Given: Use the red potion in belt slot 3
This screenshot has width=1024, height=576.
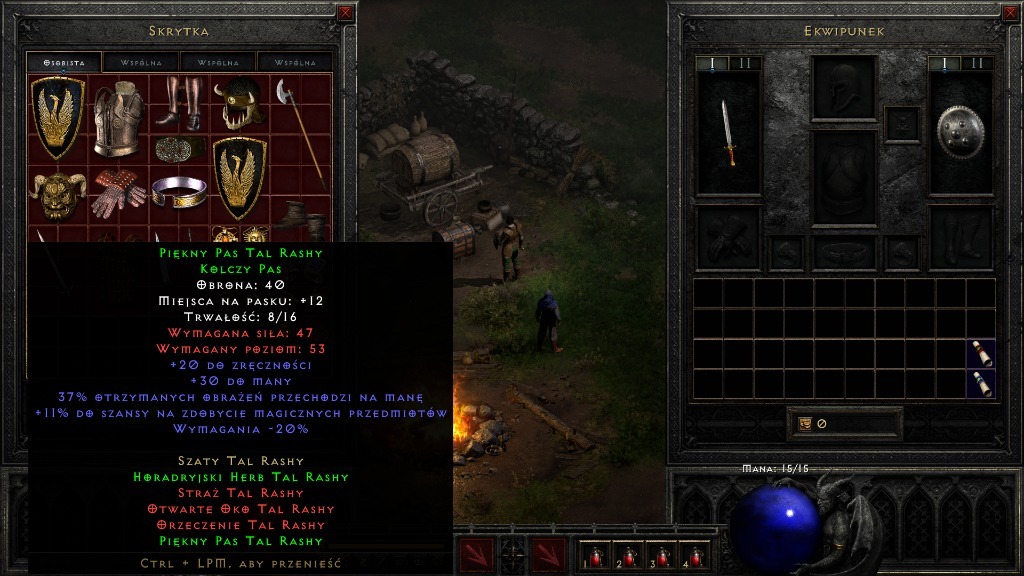Looking at the screenshot, I should (662, 554).
